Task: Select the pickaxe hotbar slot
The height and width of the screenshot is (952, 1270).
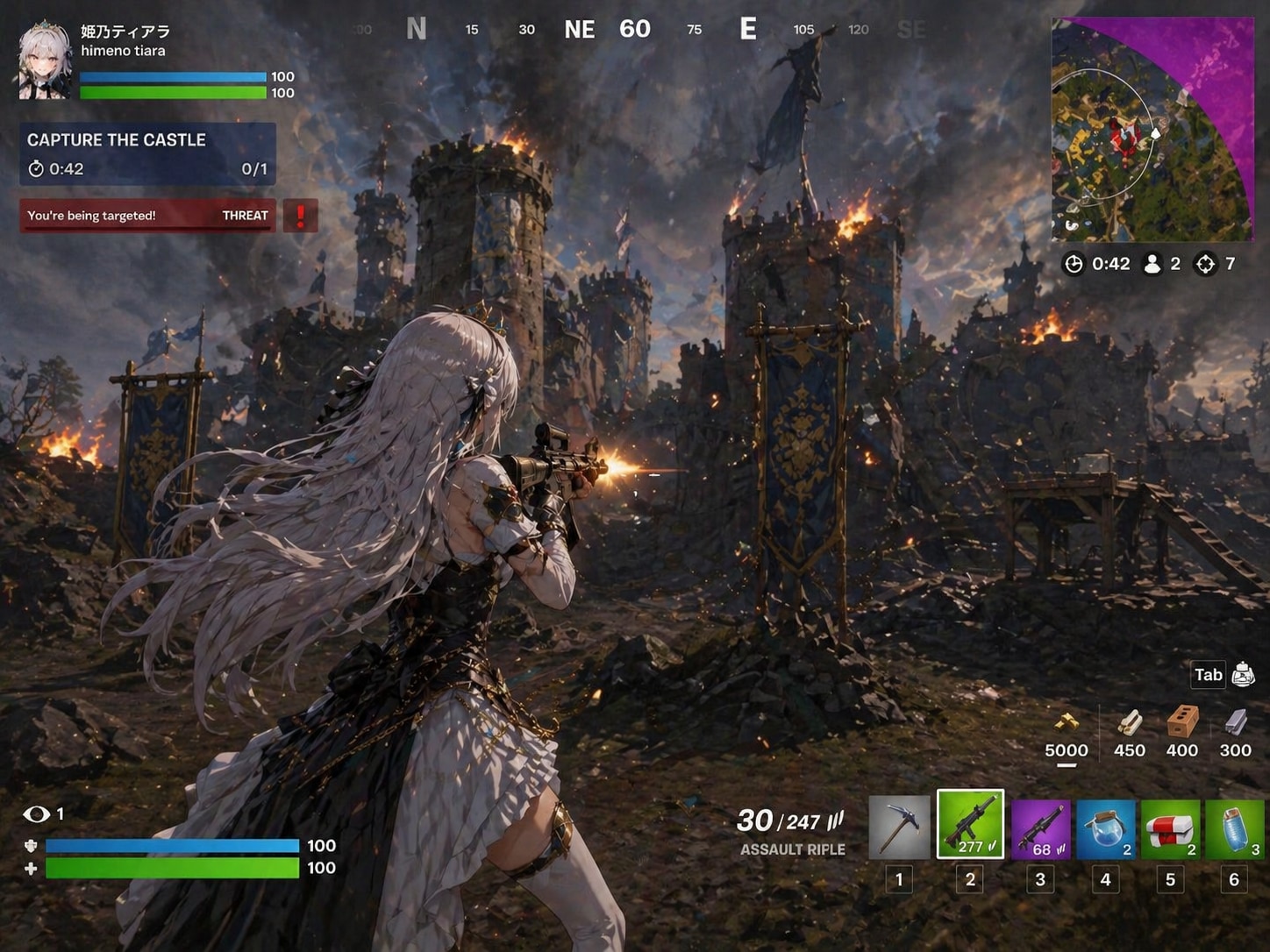Action: (899, 827)
